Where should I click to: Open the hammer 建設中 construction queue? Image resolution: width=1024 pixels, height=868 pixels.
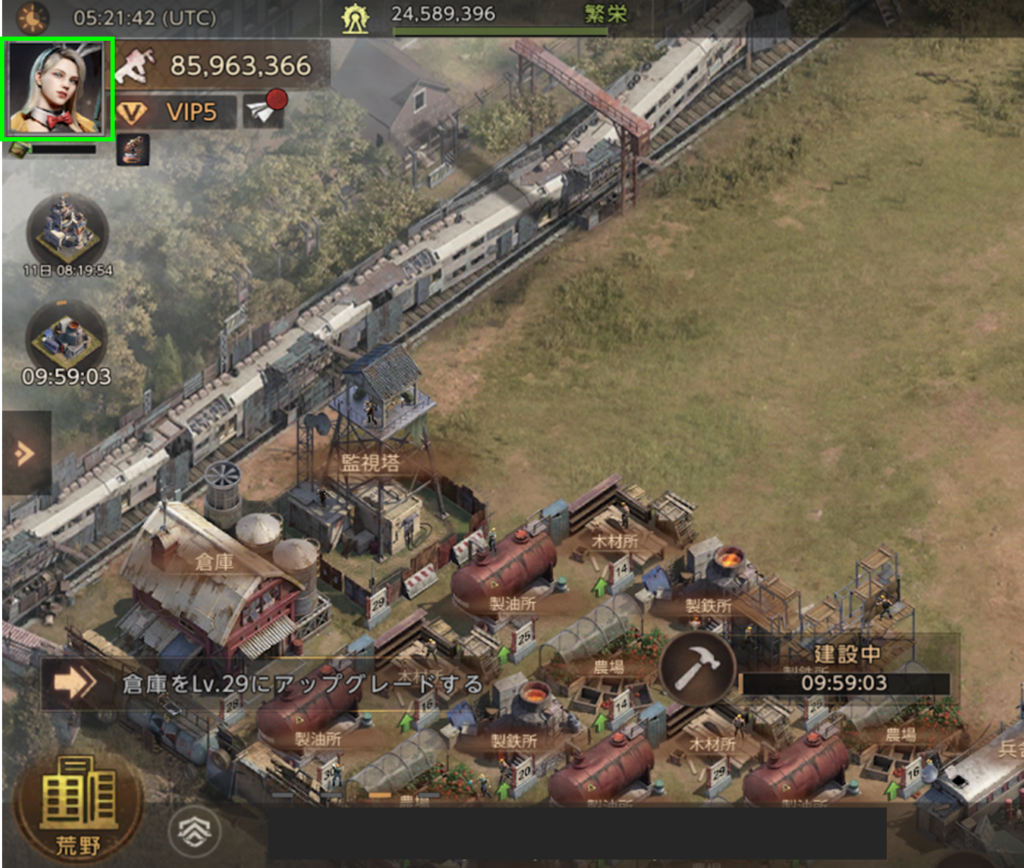coord(699,667)
